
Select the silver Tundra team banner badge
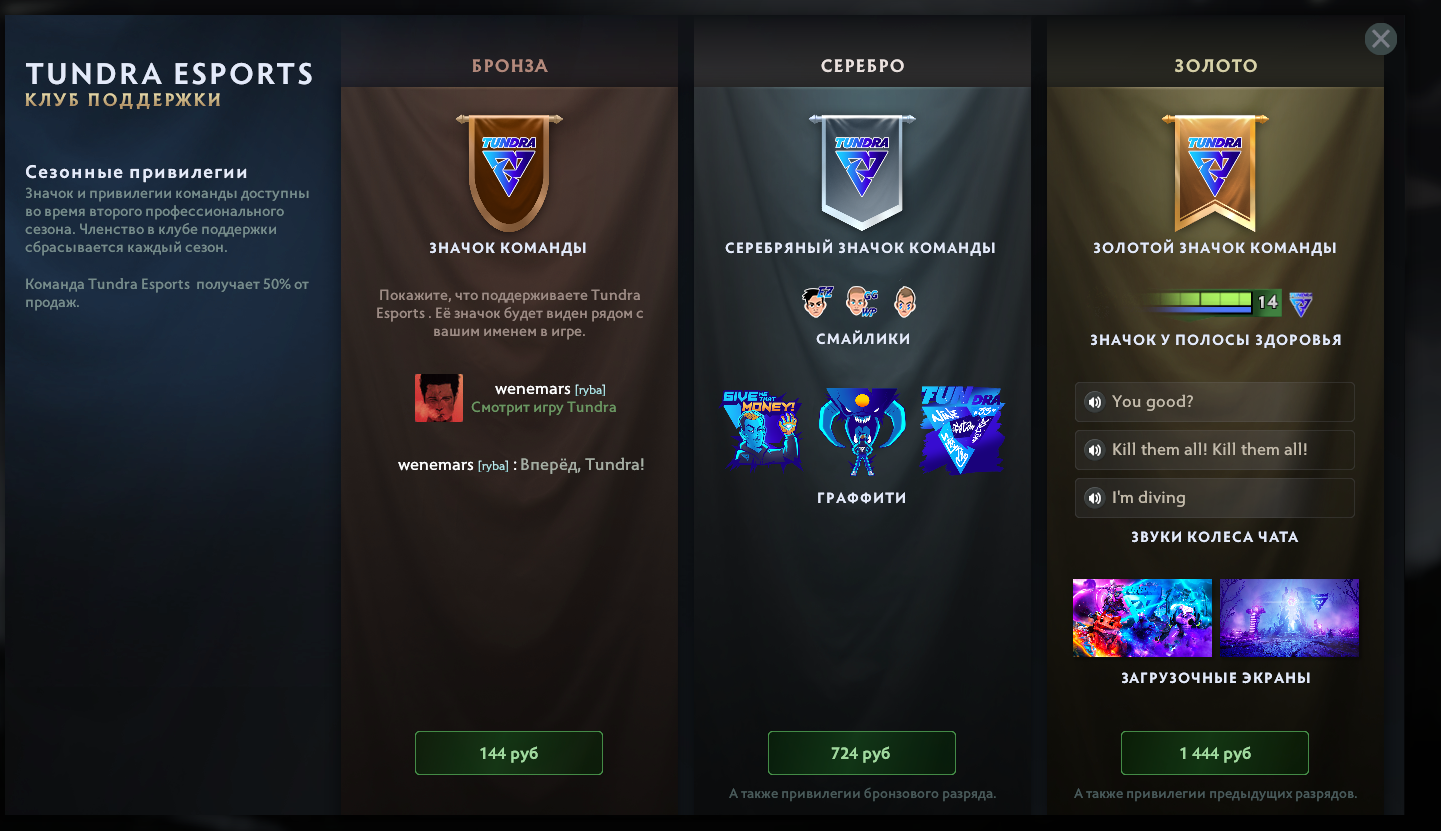click(862, 170)
